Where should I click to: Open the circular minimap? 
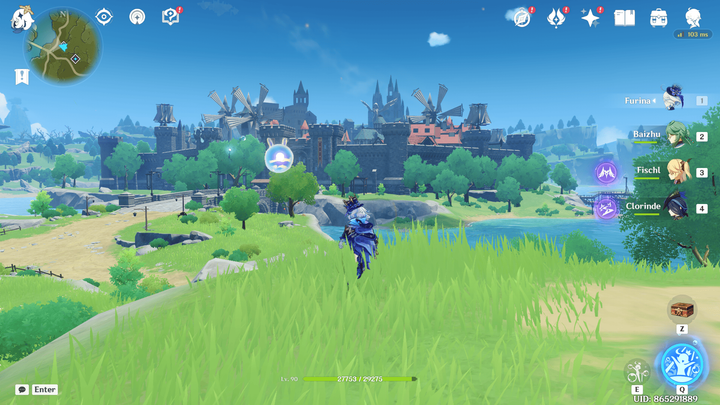point(63,49)
